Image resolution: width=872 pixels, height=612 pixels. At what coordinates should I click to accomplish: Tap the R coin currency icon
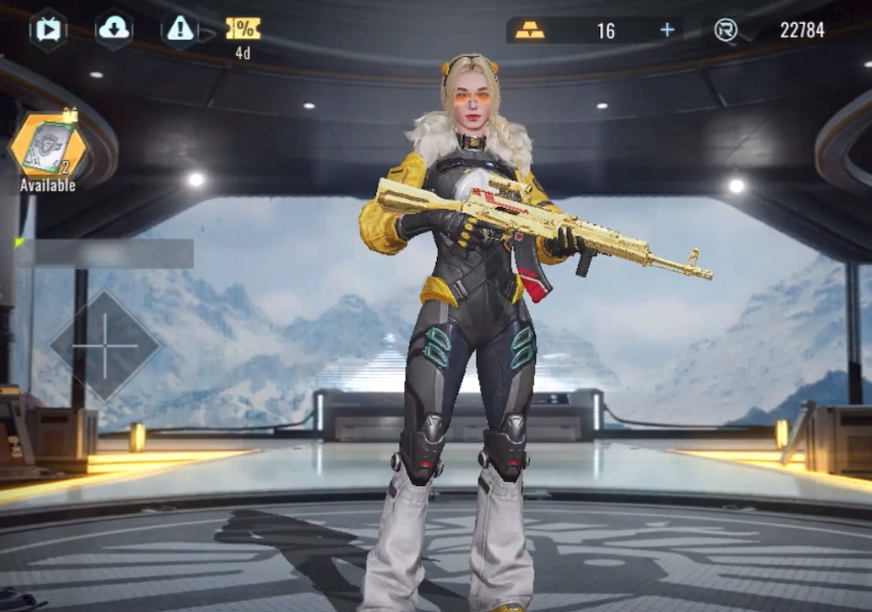(726, 30)
